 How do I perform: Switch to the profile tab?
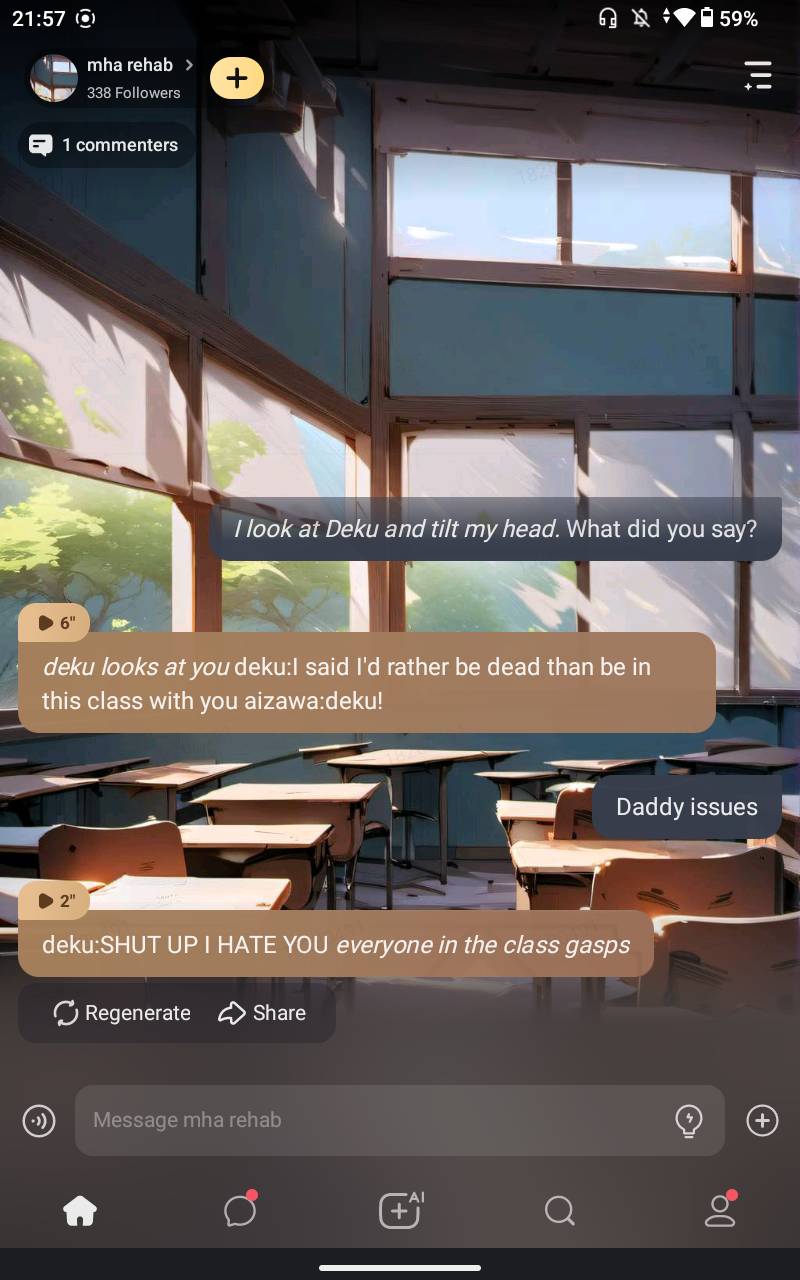[x=720, y=1211]
